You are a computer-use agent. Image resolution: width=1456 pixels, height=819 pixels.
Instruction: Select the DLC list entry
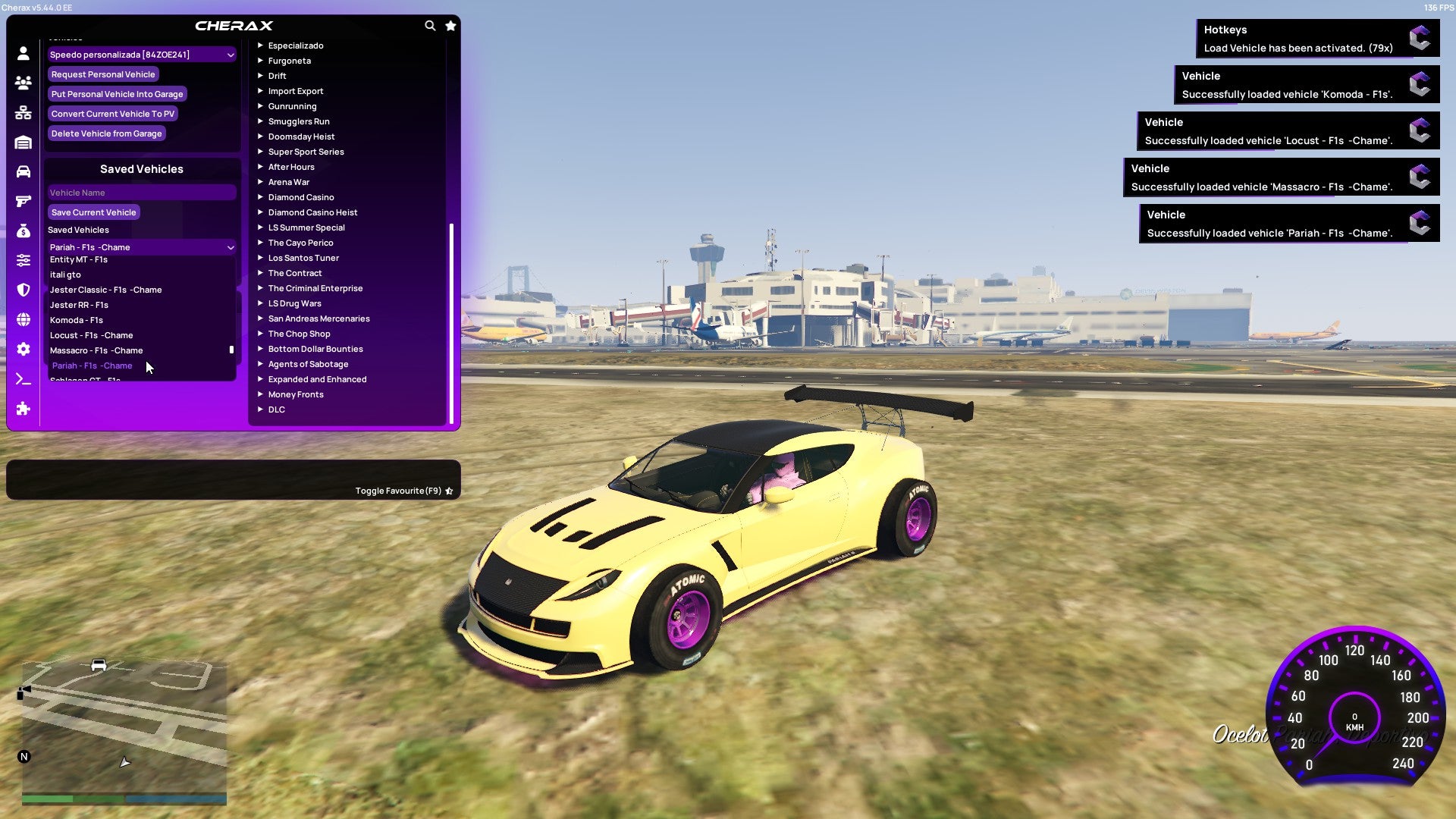click(x=276, y=409)
